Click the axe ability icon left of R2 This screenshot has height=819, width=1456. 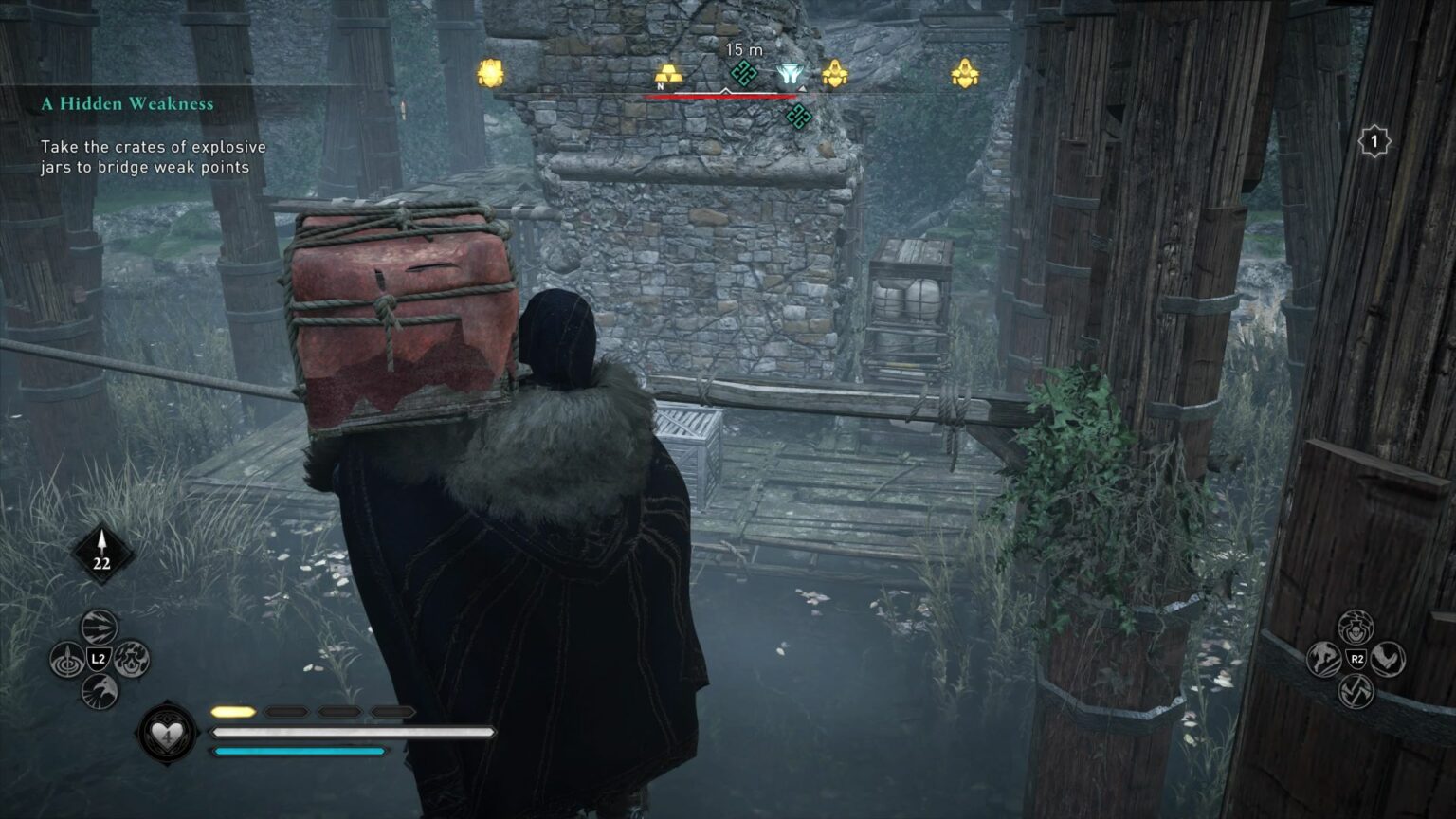point(1324,658)
